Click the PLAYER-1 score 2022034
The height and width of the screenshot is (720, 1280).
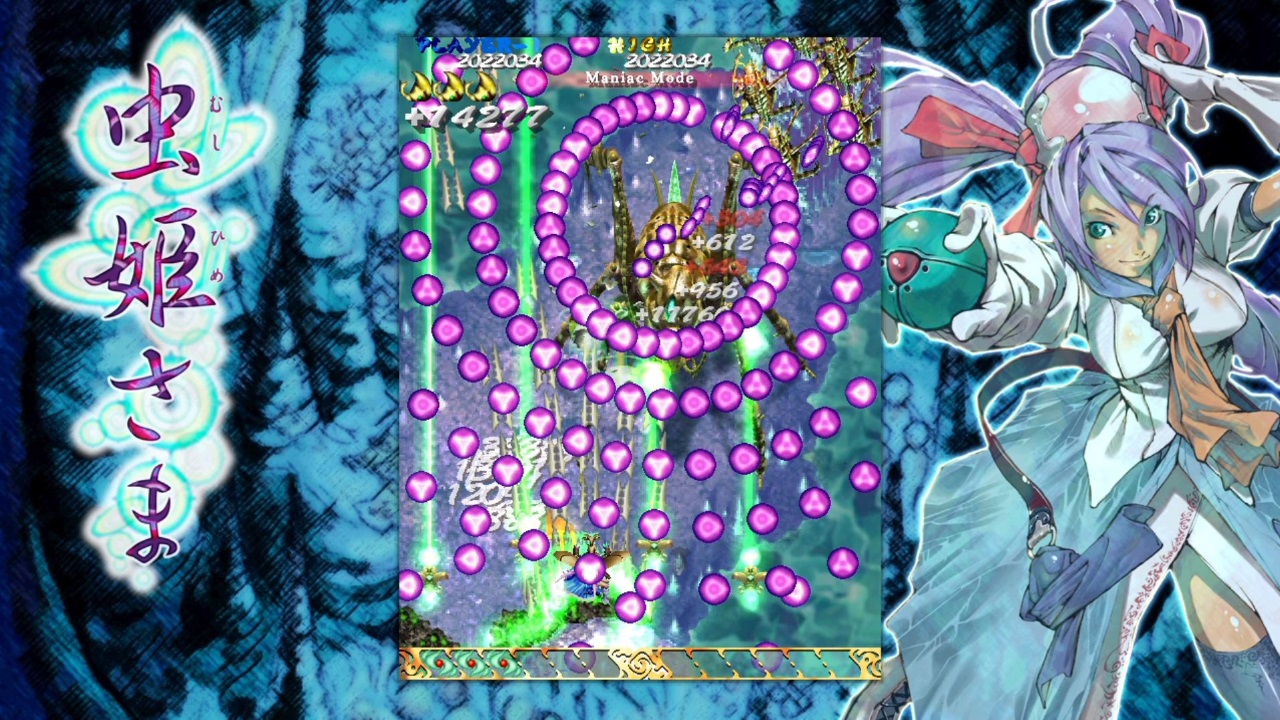[498, 62]
